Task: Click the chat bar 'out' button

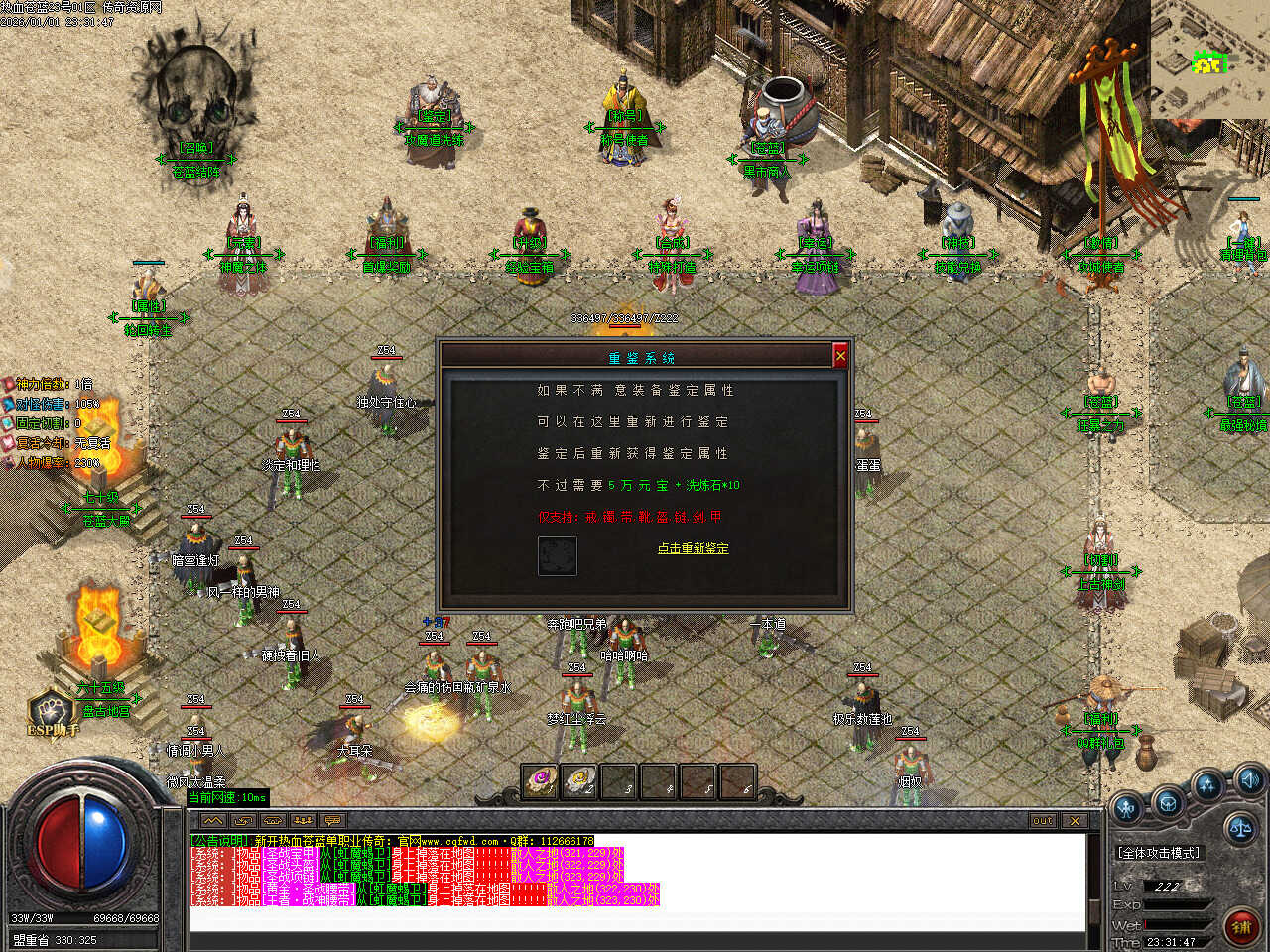Action: click(1042, 821)
